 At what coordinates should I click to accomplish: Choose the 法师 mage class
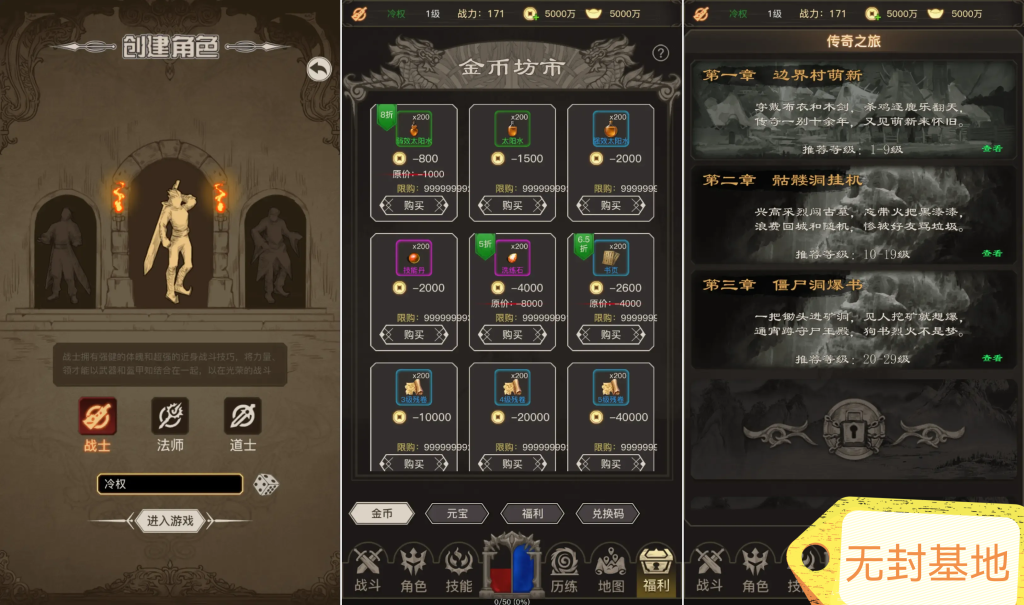click(x=170, y=416)
